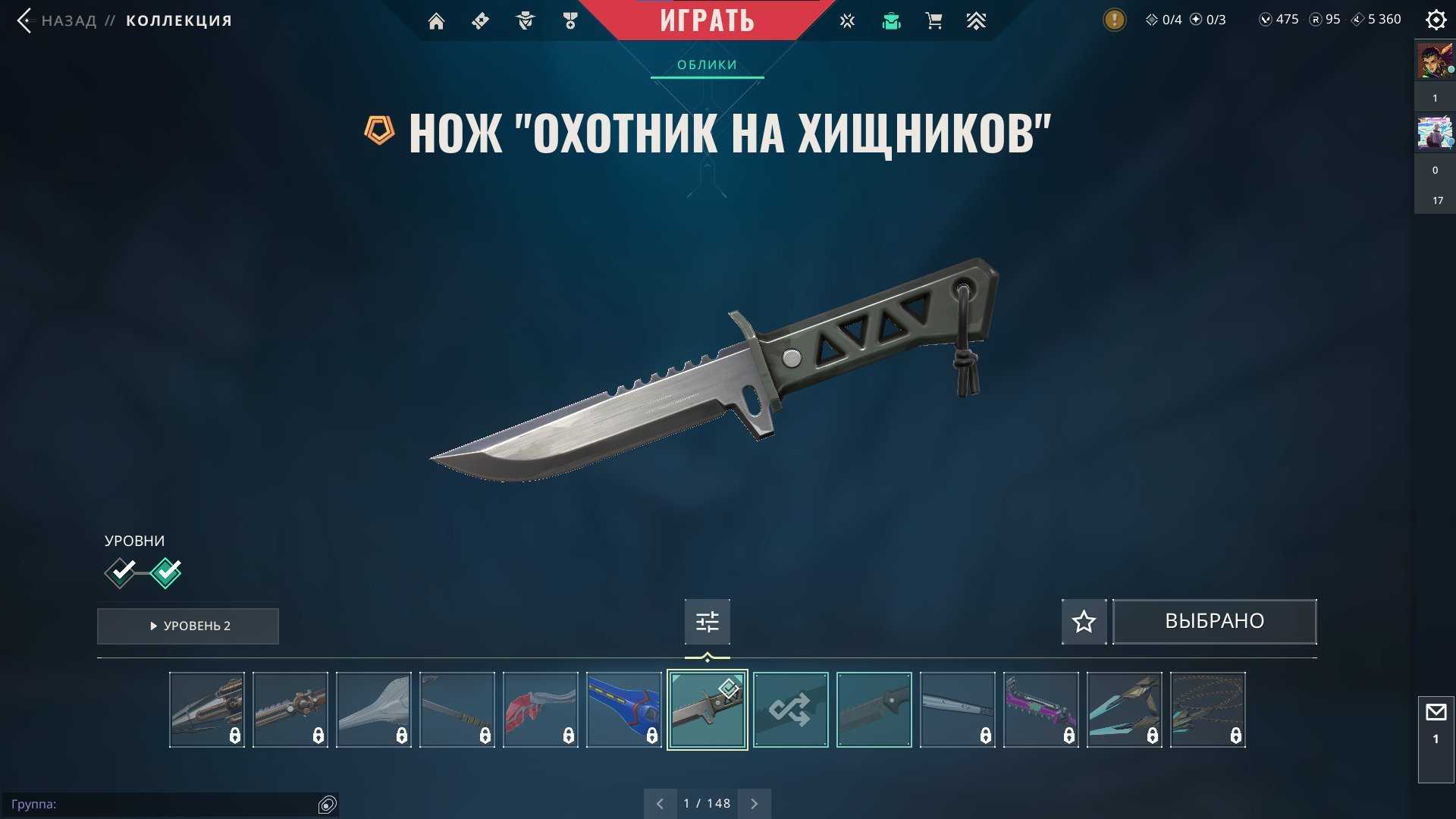
Task: Open the progression rank arrows icon
Action: pos(977,20)
